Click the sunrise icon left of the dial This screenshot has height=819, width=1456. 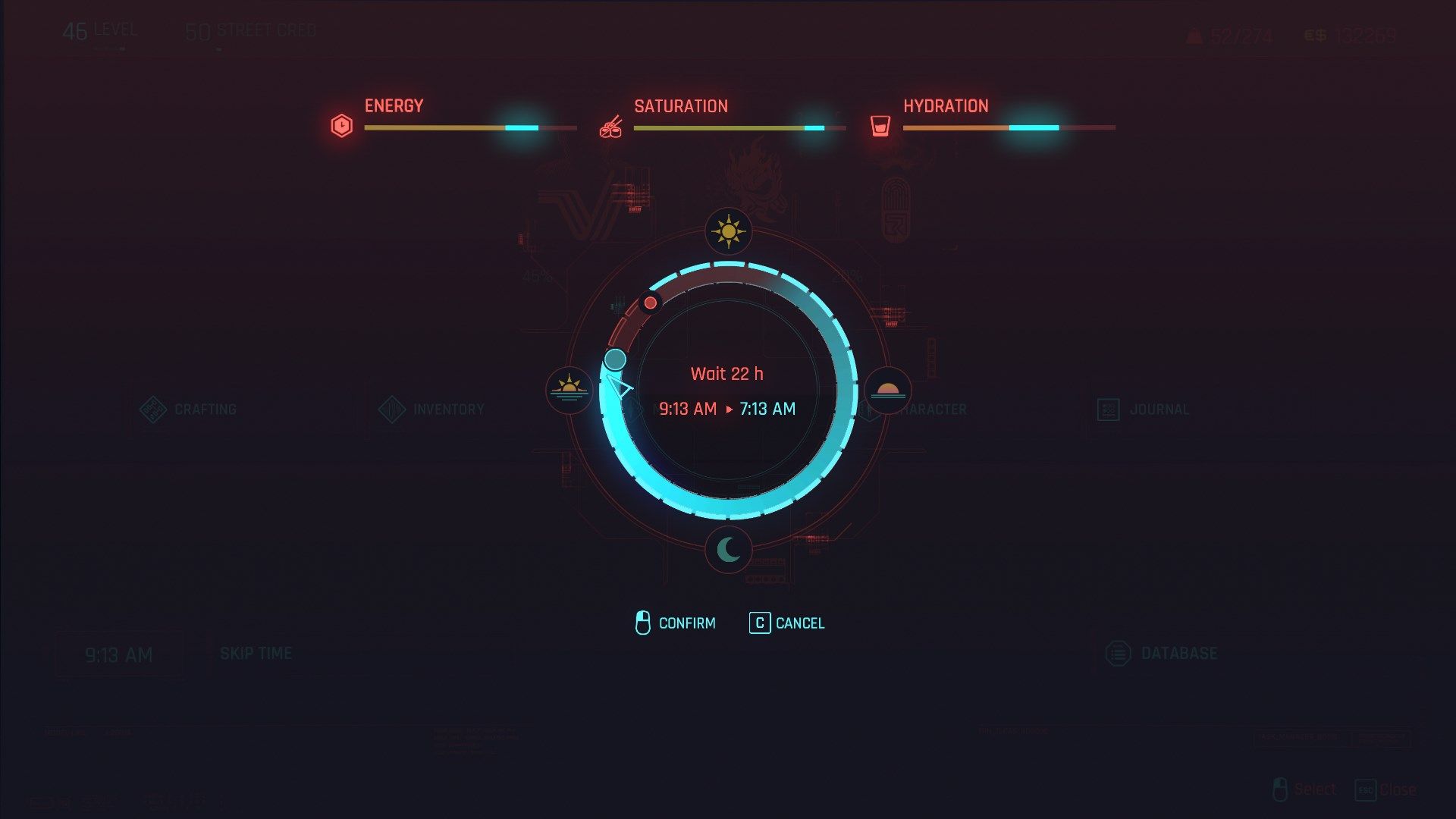pyautogui.click(x=570, y=391)
